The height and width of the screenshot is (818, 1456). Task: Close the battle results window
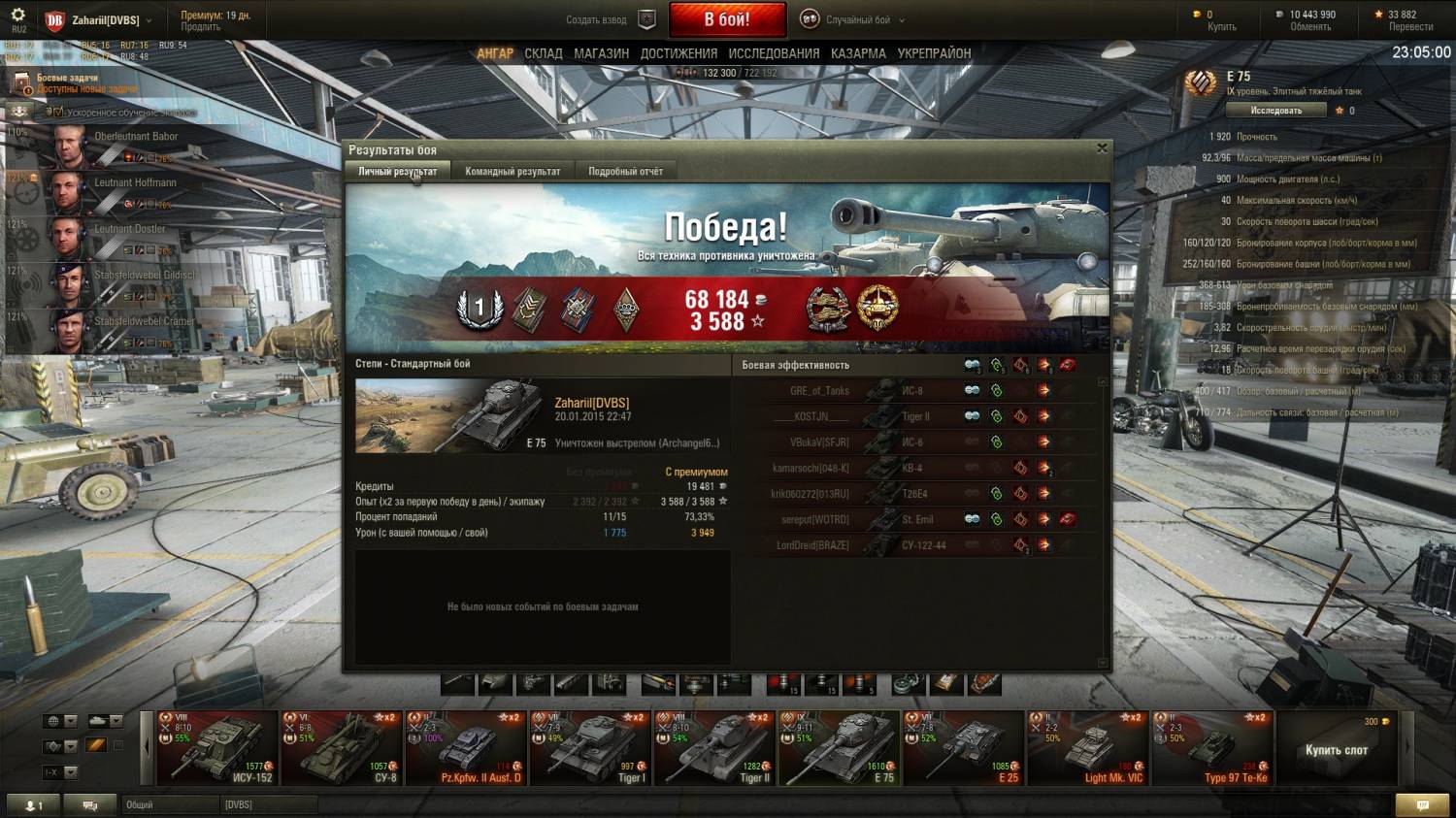point(1102,148)
